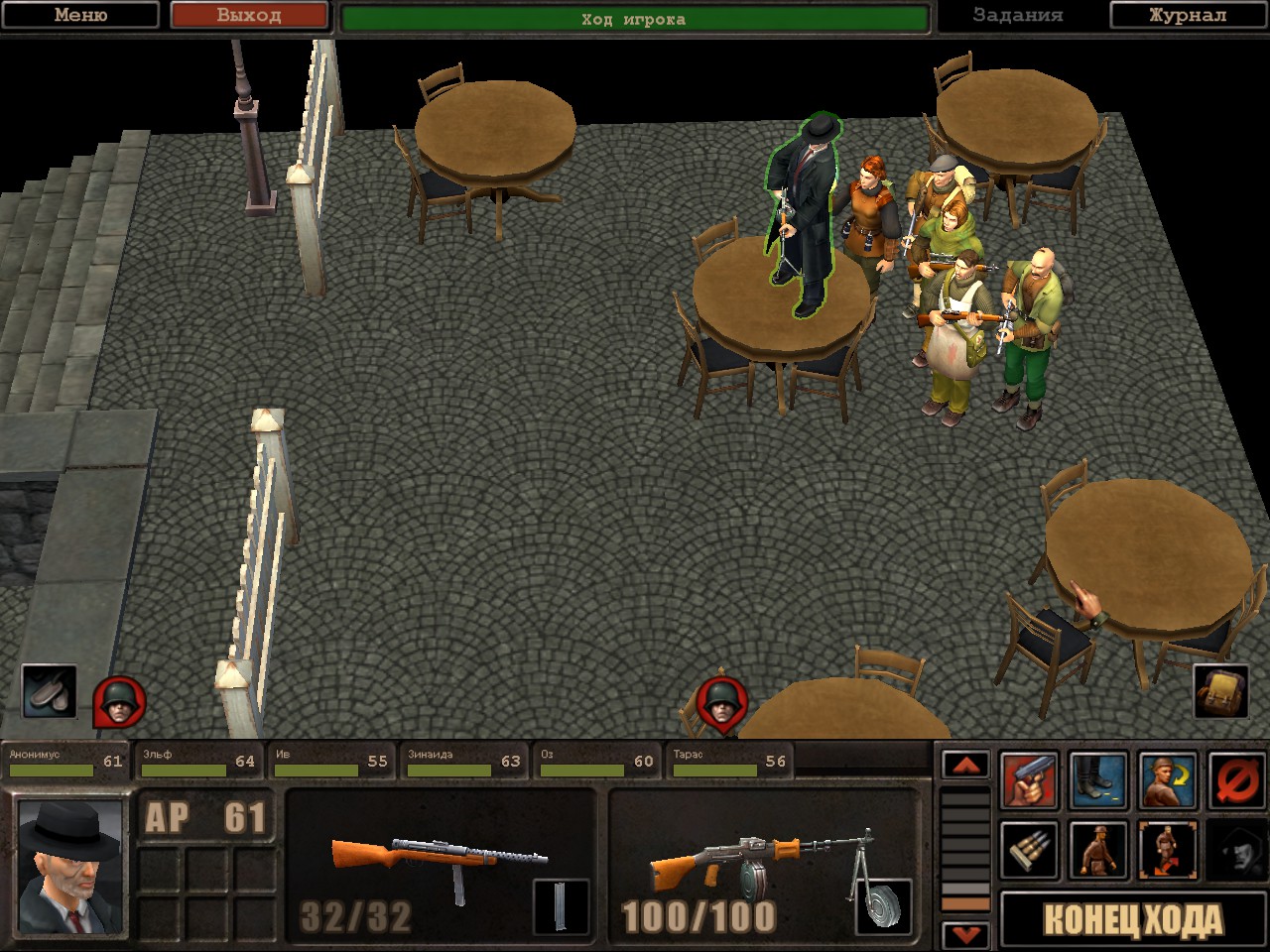Open the Журнал journal
The image size is (1270, 952).
point(1188,15)
